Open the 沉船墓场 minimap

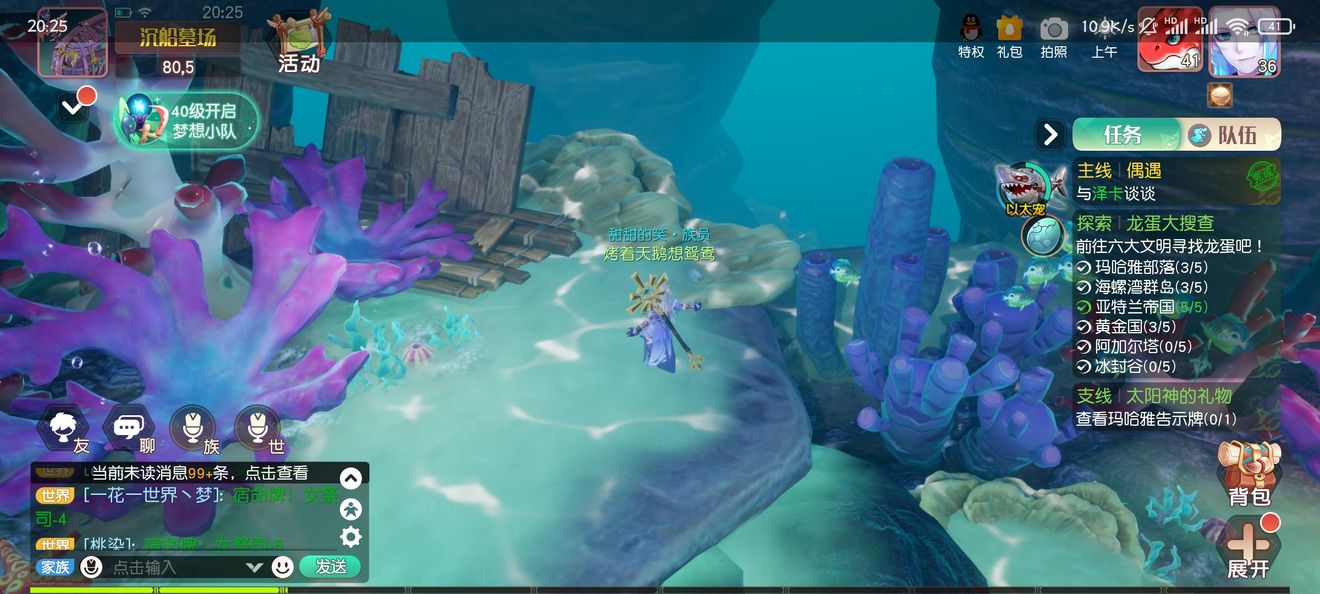(72, 42)
